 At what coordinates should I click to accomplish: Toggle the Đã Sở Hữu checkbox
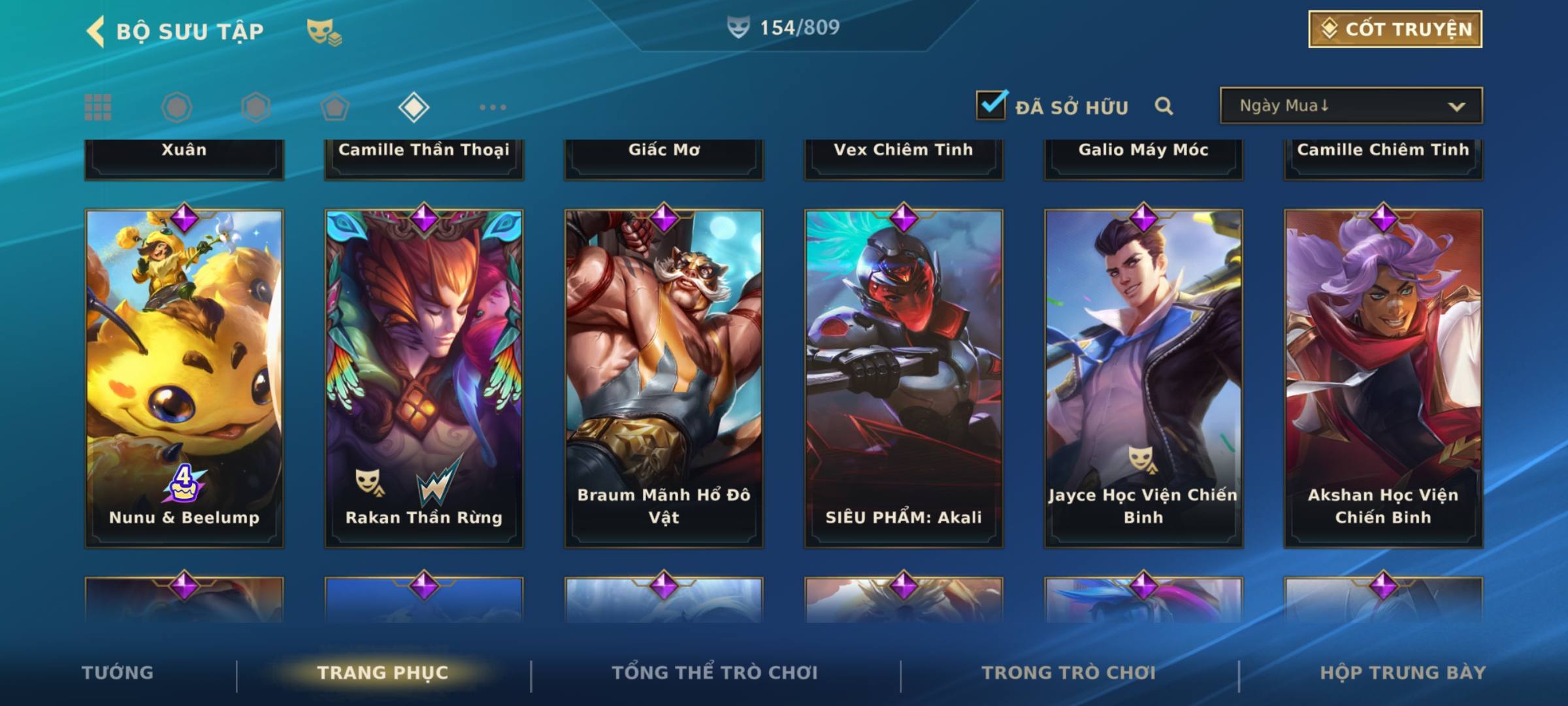point(991,105)
